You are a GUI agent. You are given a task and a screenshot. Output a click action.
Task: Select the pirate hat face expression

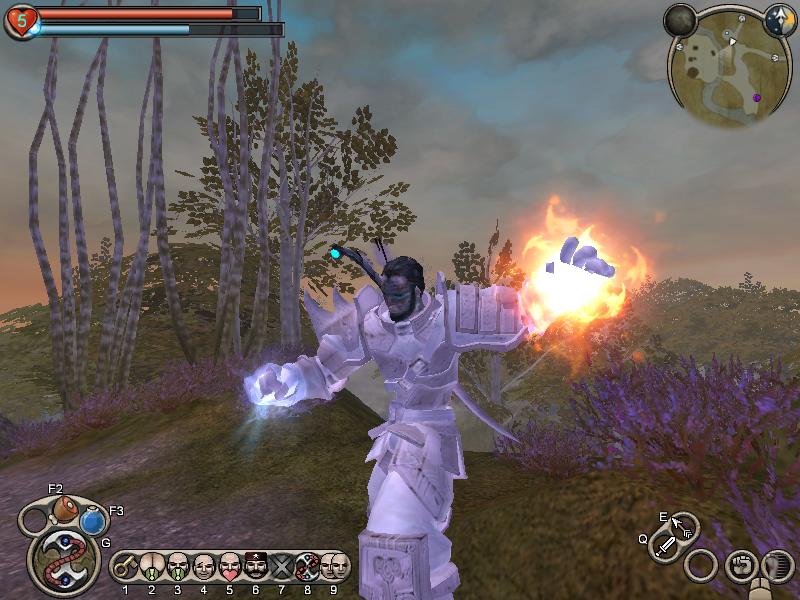click(256, 567)
